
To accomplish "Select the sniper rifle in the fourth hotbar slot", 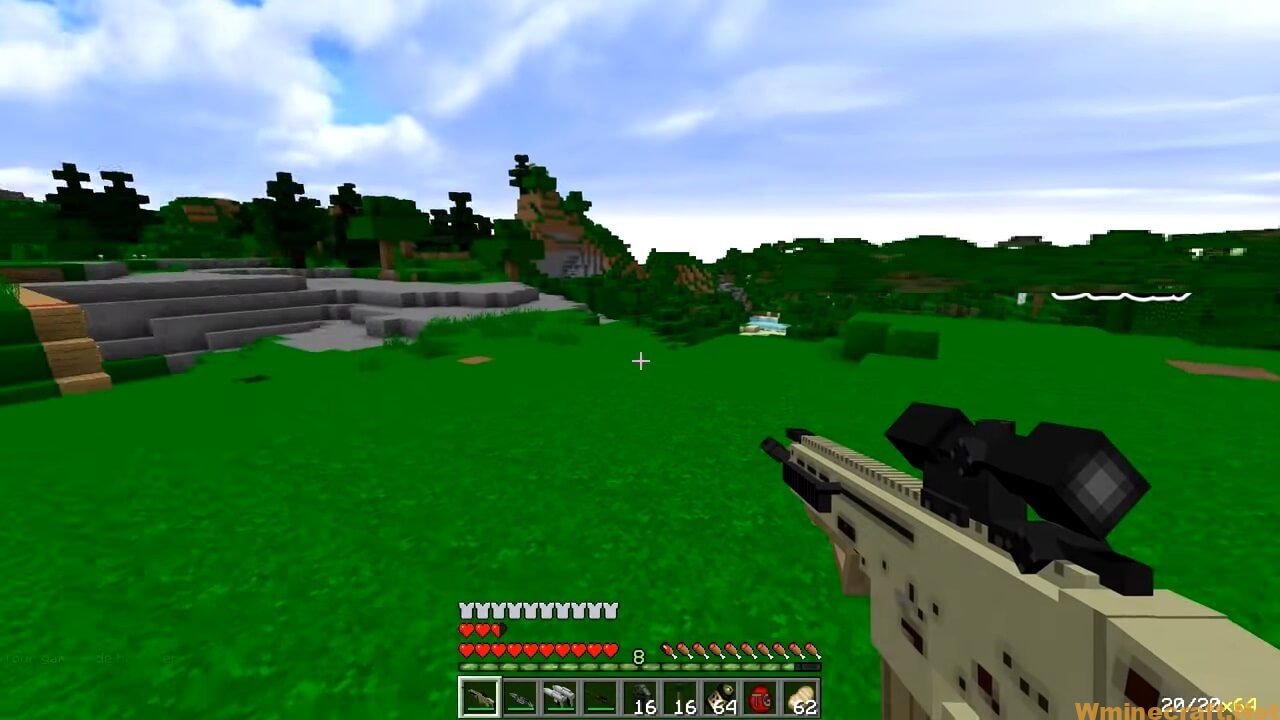I will coord(601,697).
